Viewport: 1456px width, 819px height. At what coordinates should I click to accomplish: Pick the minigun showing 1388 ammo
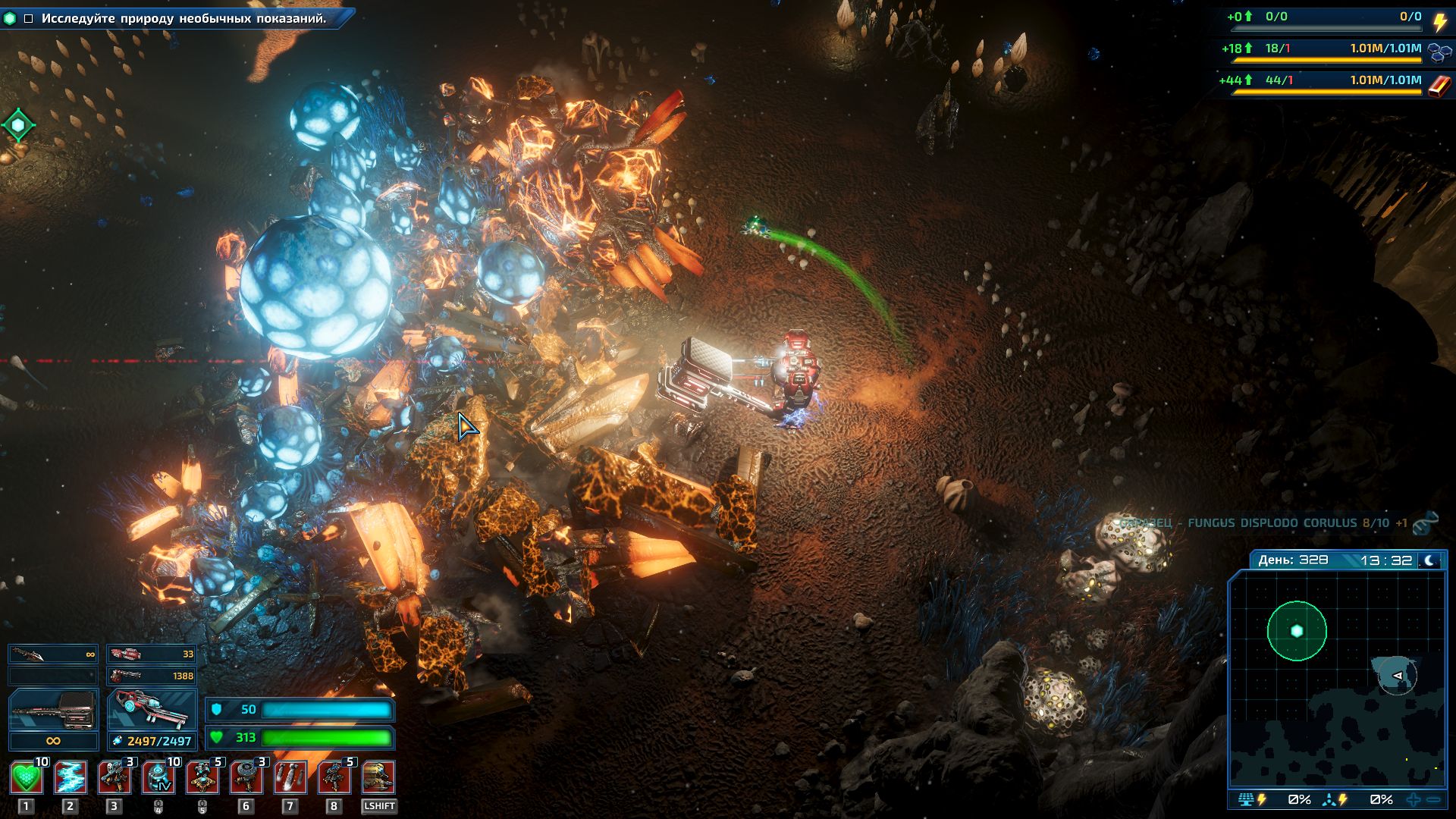152,675
